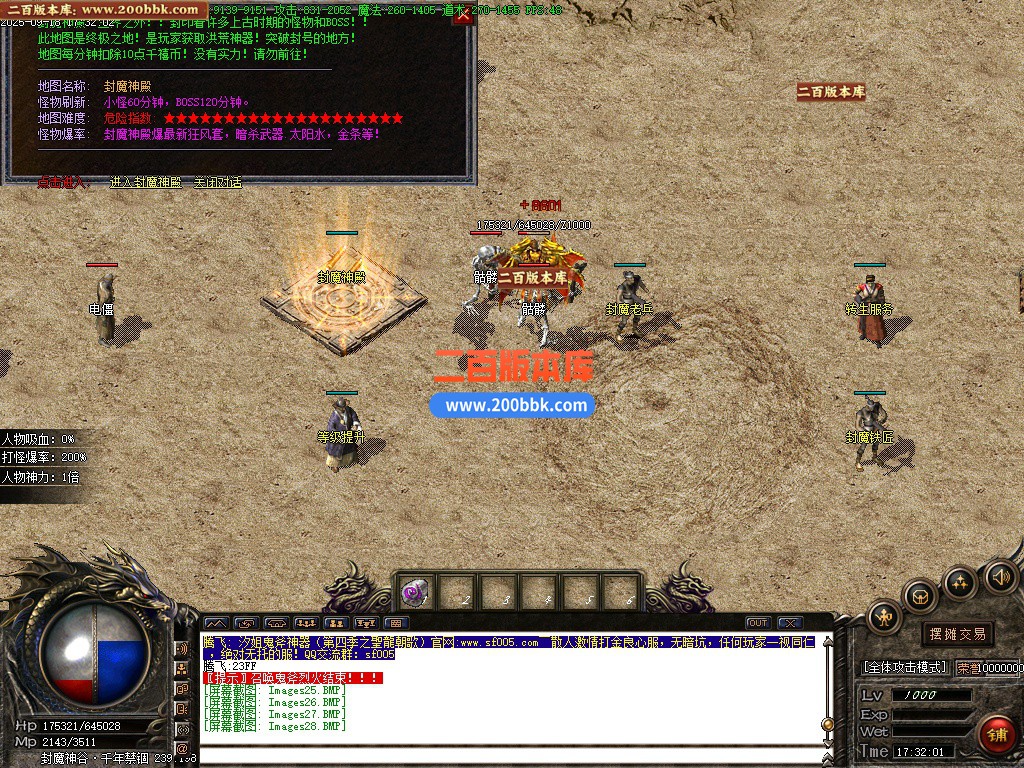1024x768 pixels.
Task: Open skills with the sparkle stars icon
Action: pyautogui.click(x=960, y=581)
